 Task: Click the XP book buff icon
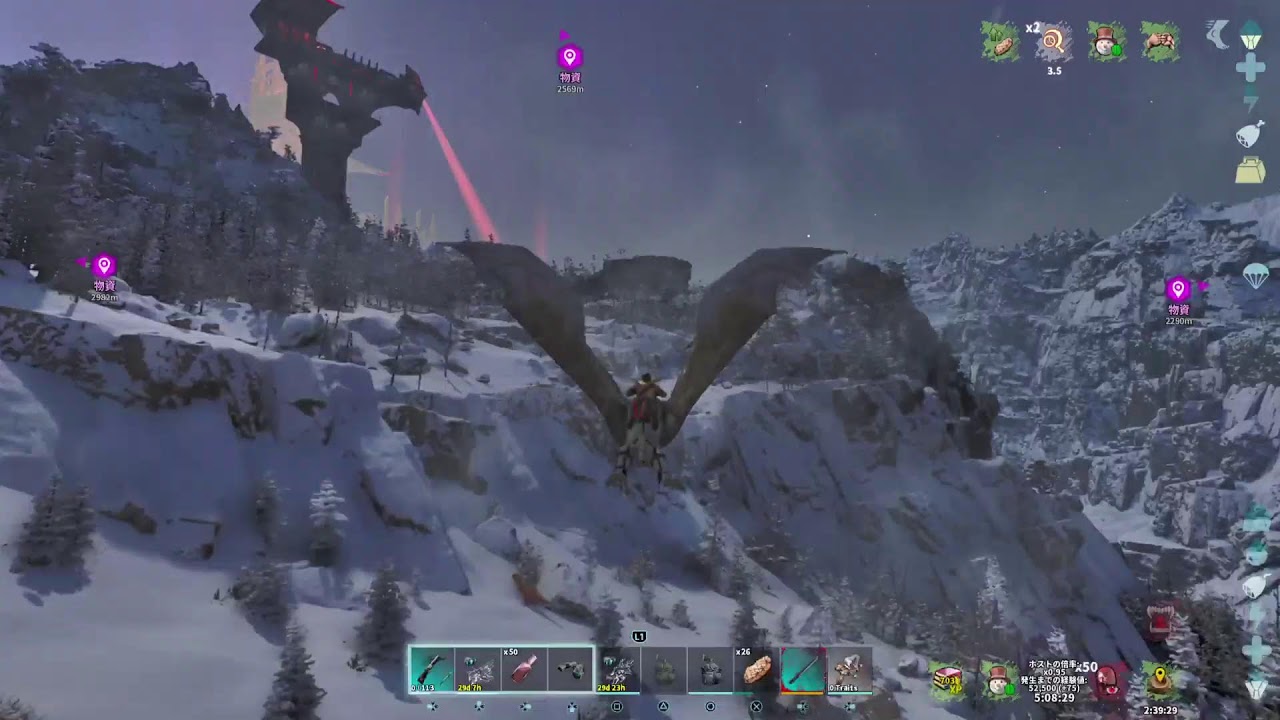point(947,680)
